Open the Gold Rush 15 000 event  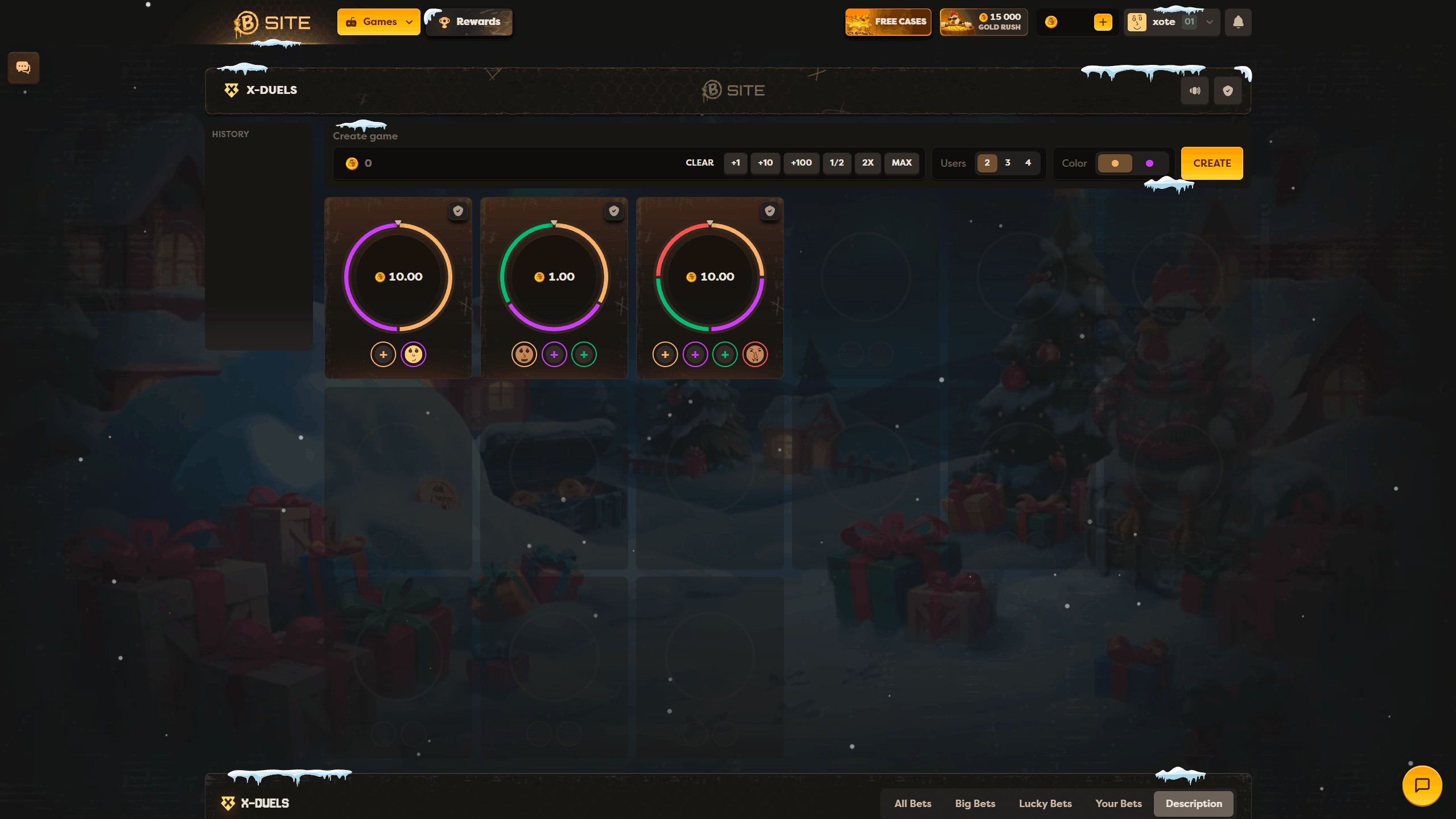tap(983, 22)
